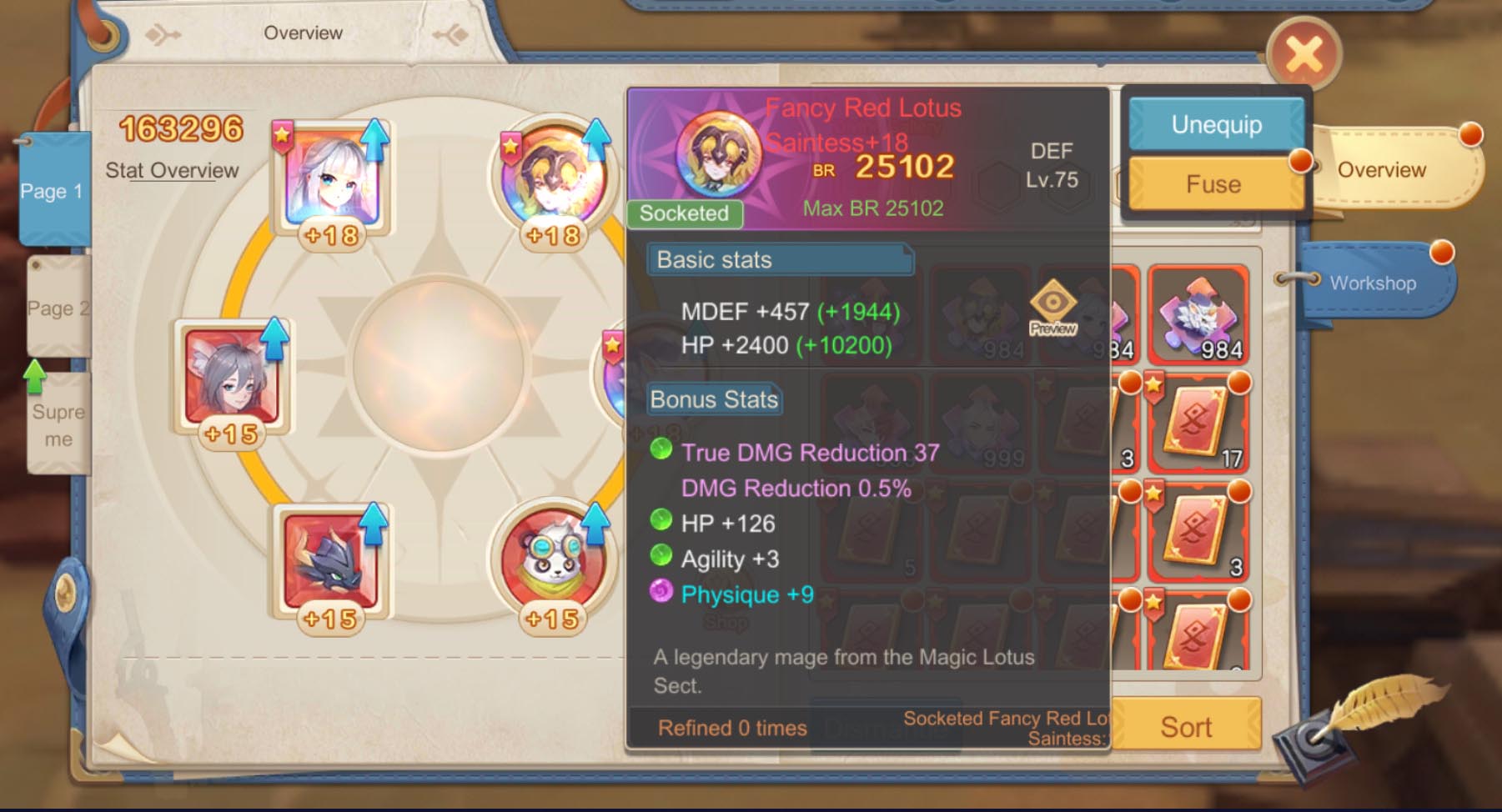Click the Fuse button
This screenshot has height=812, width=1502.
pyautogui.click(x=1213, y=184)
